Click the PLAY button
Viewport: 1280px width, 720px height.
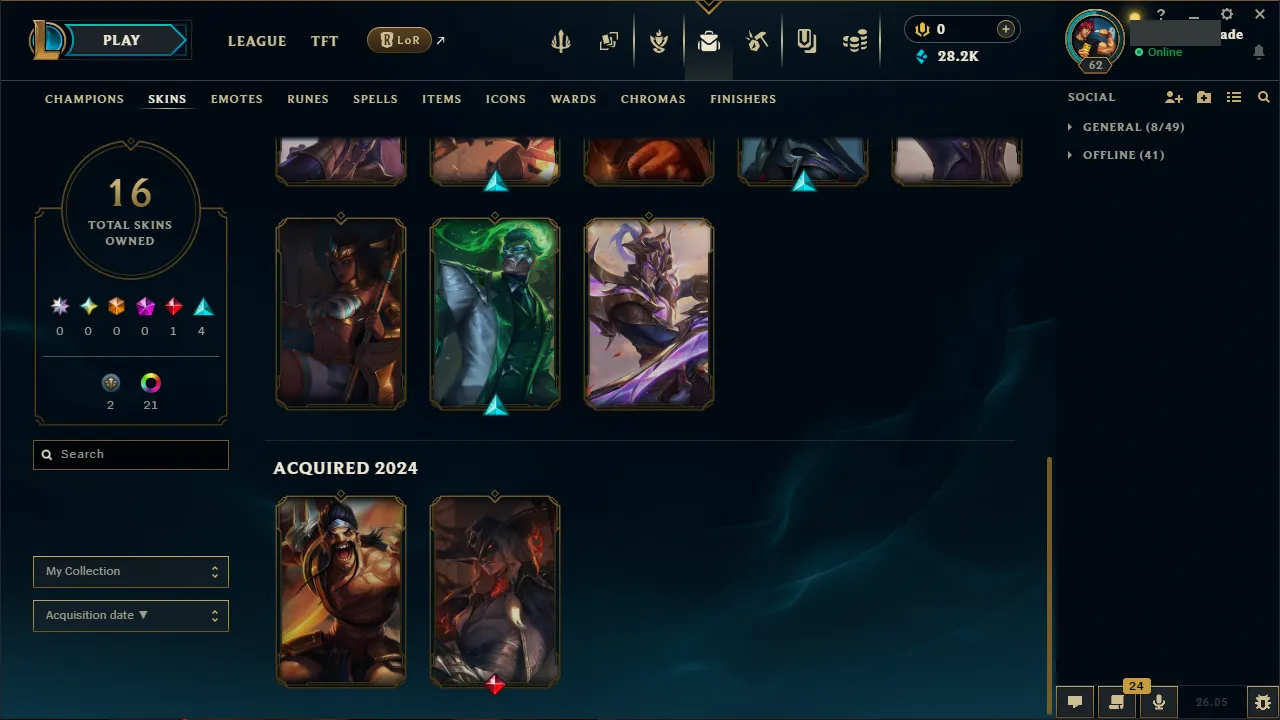pos(121,40)
